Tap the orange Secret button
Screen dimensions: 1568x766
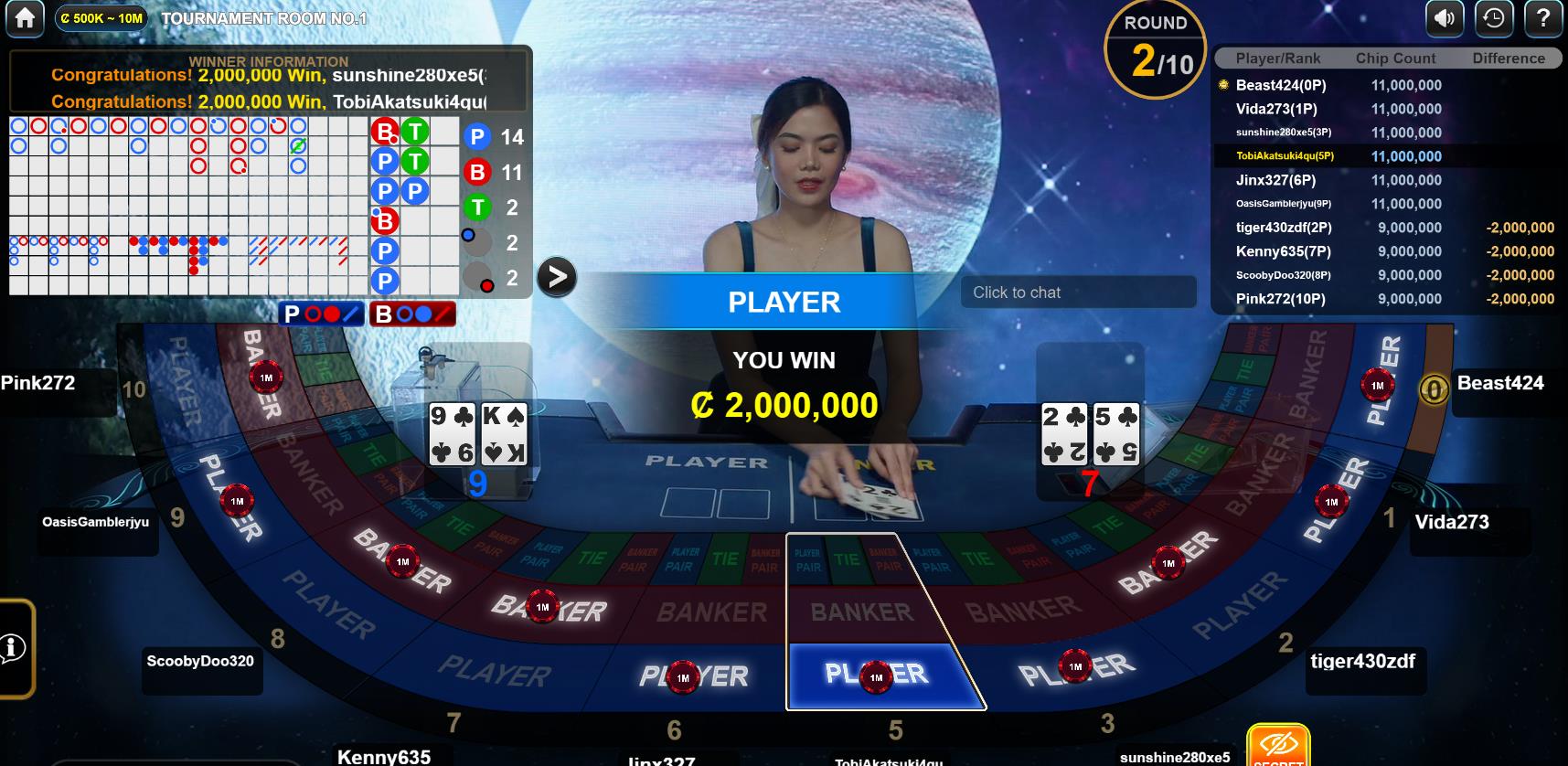click(x=1278, y=748)
